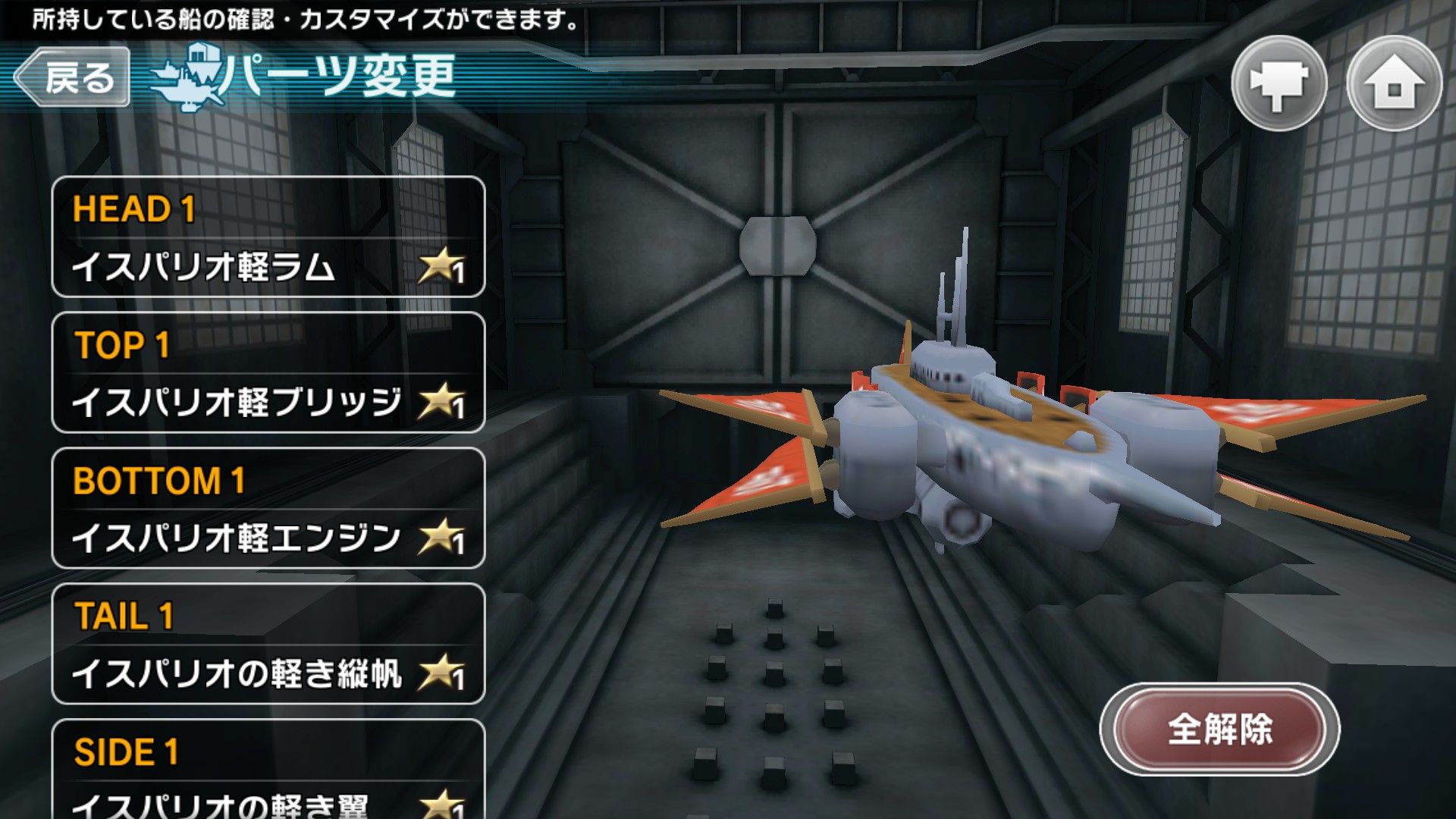The image size is (1456, 819).
Task: Toggle the camera view icon
Action: pos(1279,83)
